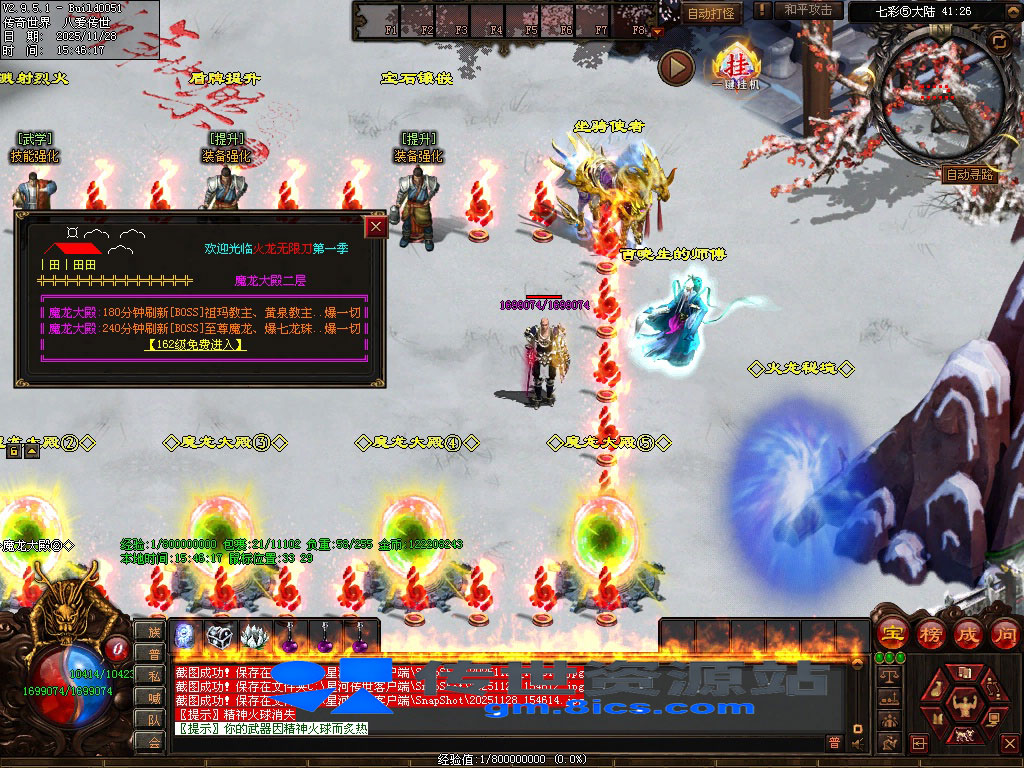Use the treasure chest hotbar item
Screen dimensions: 1024x768
coord(219,635)
